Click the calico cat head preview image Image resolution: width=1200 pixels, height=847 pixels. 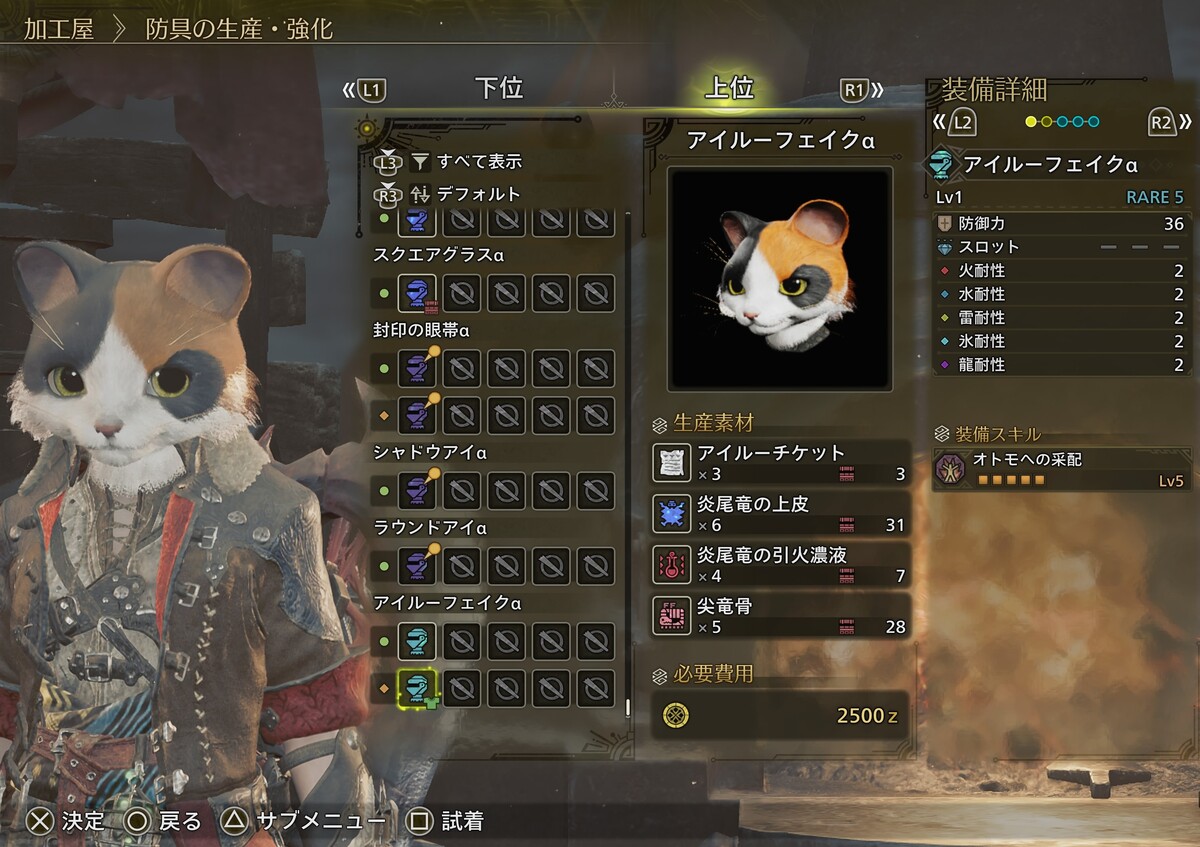coord(780,278)
